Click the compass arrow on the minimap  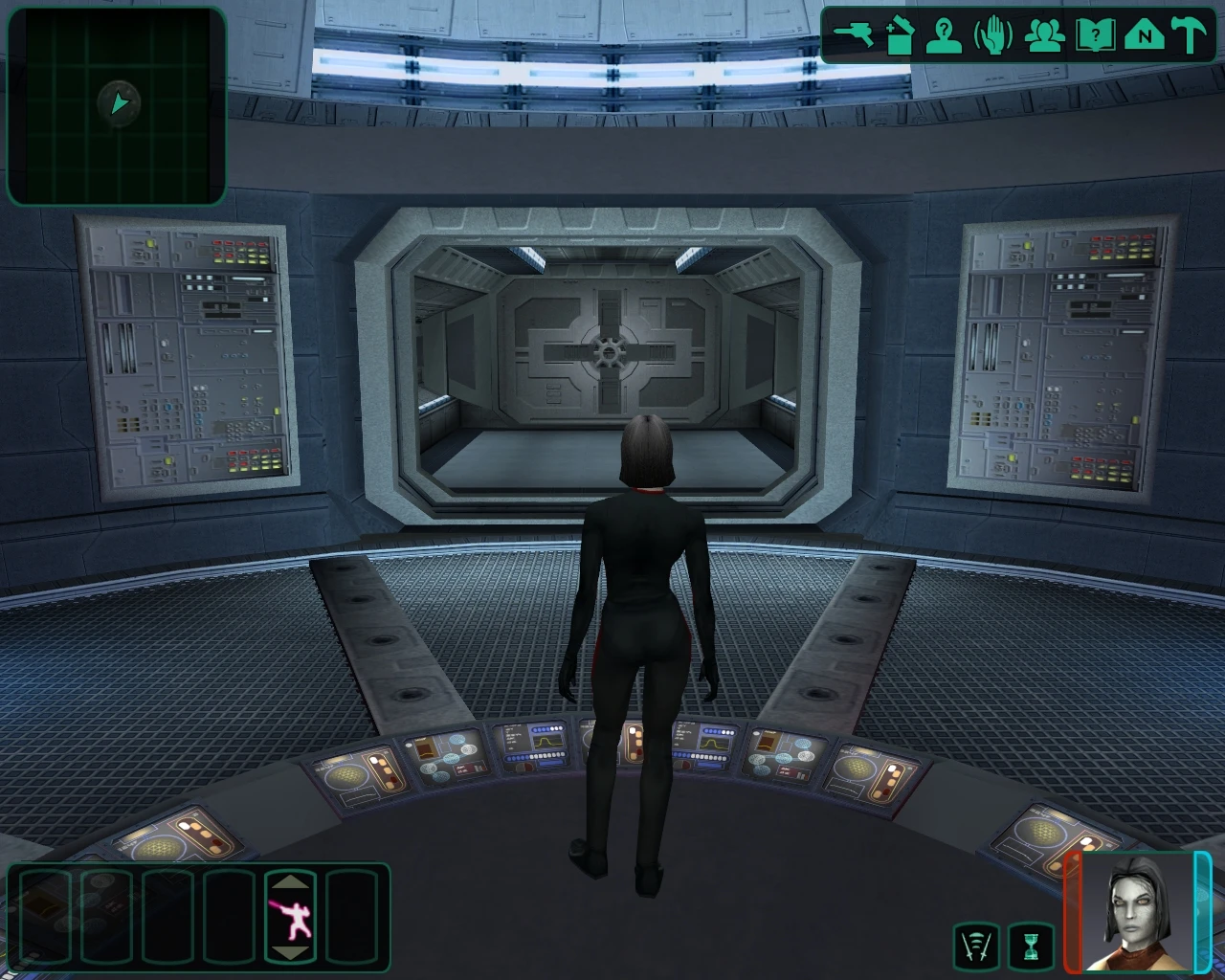[x=117, y=103]
